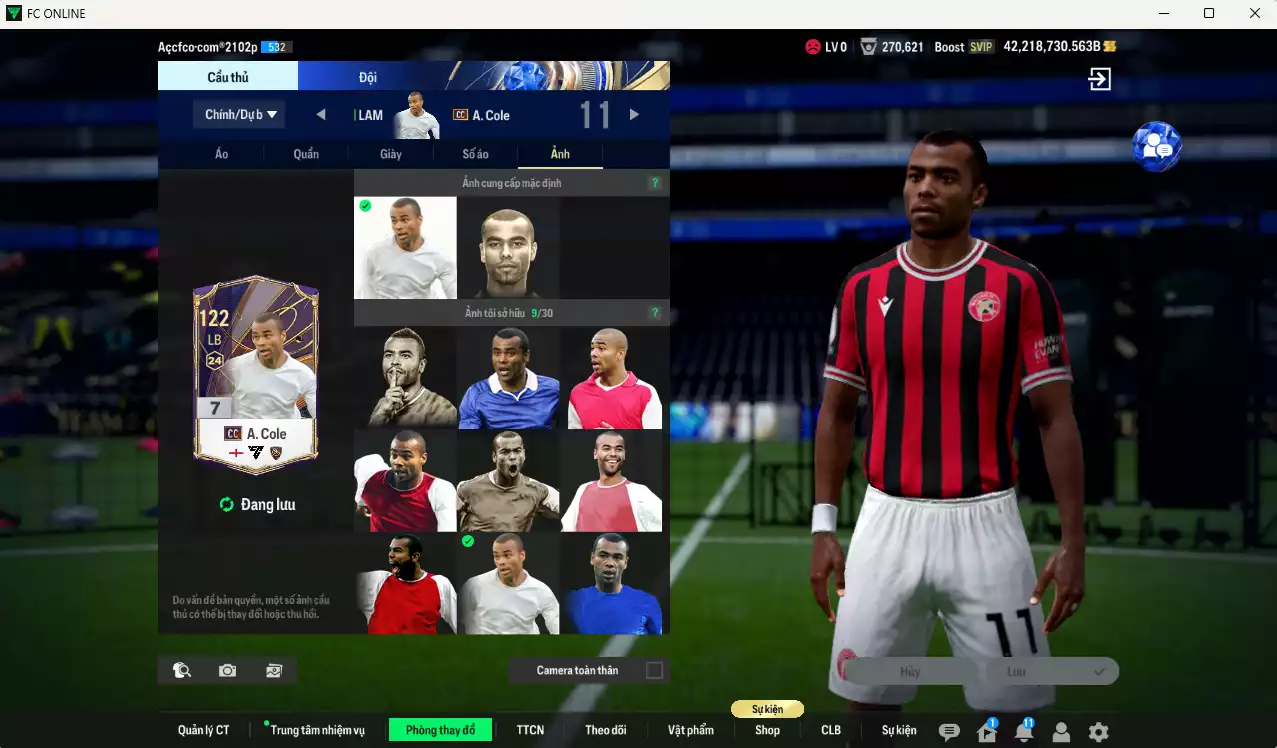Screen dimensions: 1277x748
Task: Switch to the Đội tab
Action: pos(368,77)
